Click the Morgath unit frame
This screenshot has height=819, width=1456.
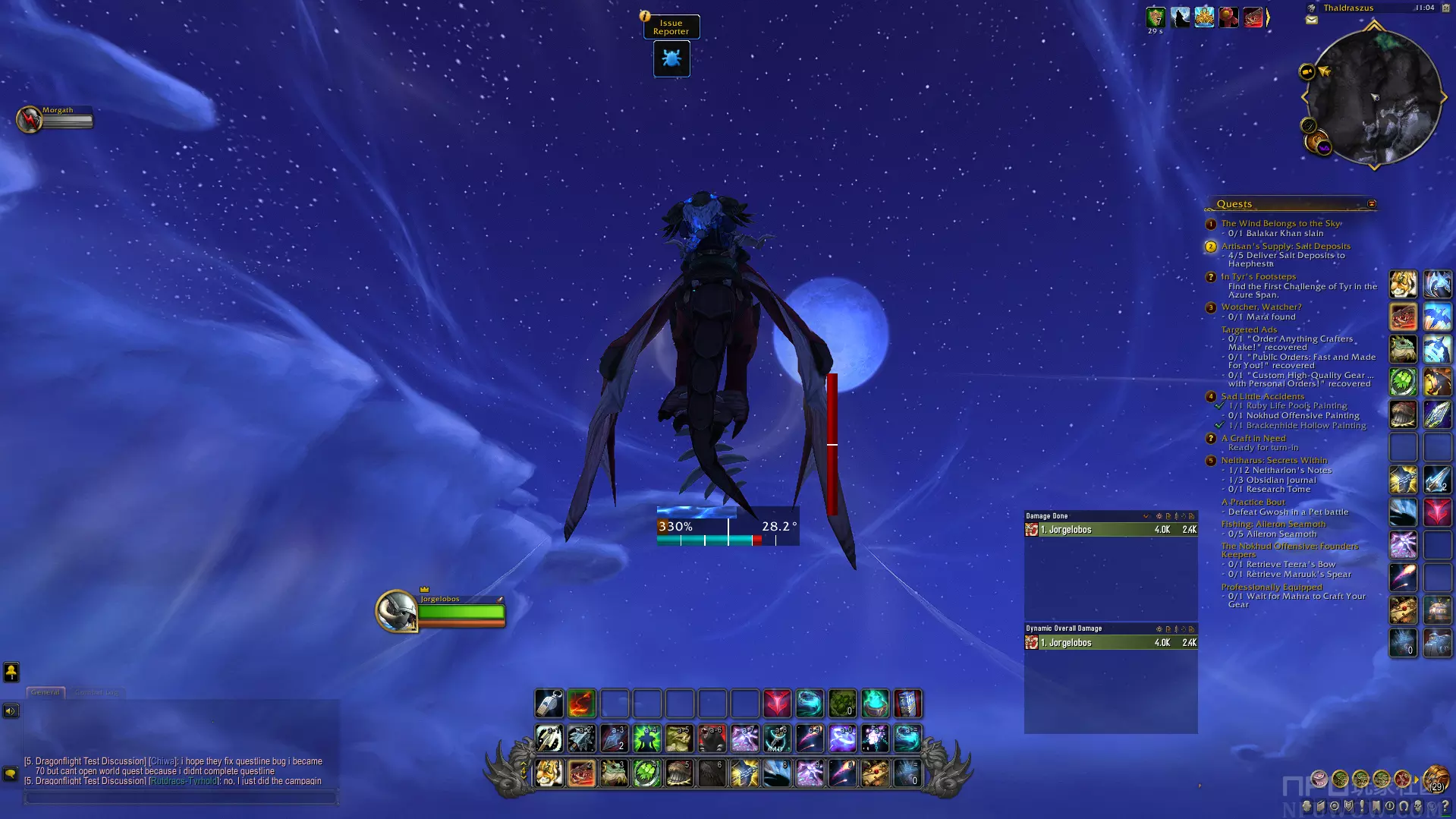pyautogui.click(x=55, y=118)
